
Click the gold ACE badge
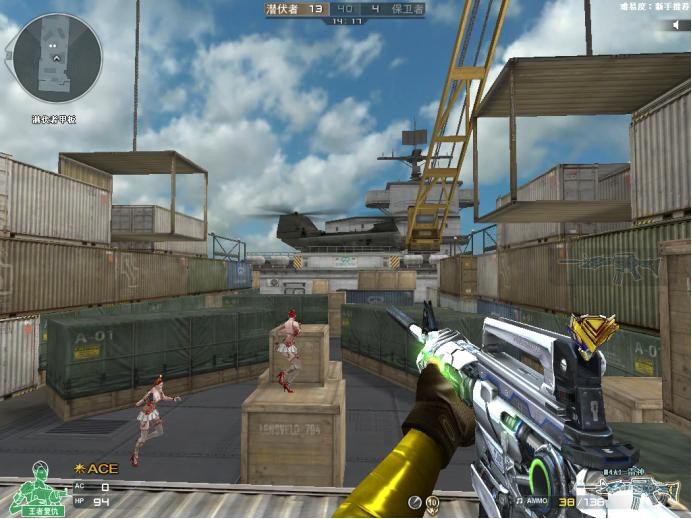click(x=96, y=468)
